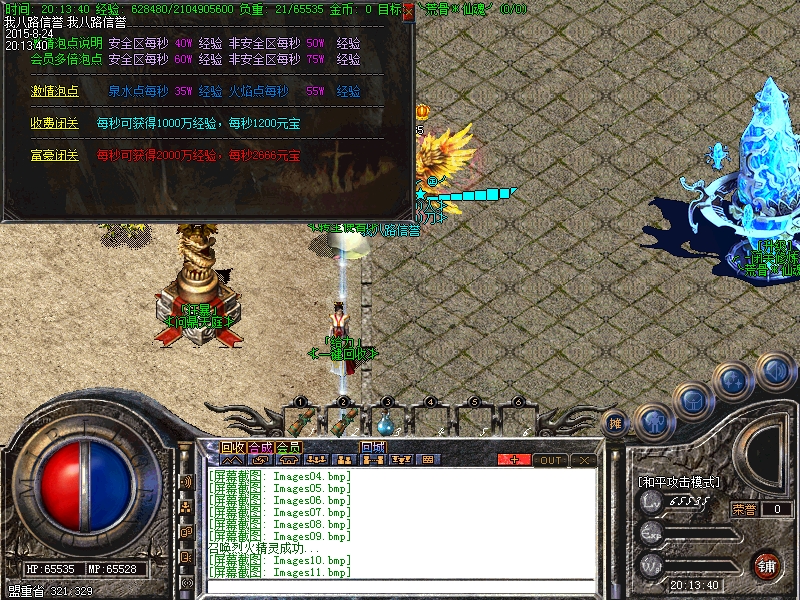800x600 pixels.
Task: Open the red 铺 shop button
Action: 767,564
